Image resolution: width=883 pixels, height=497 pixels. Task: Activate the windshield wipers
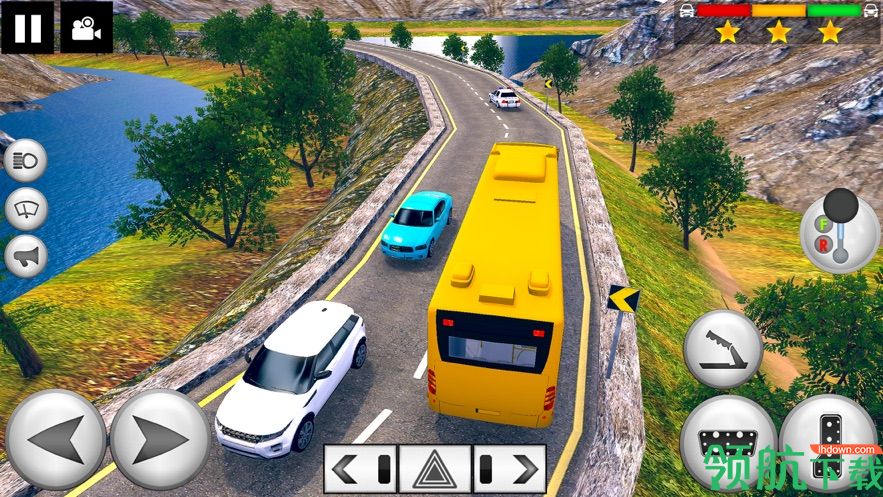pos(26,209)
